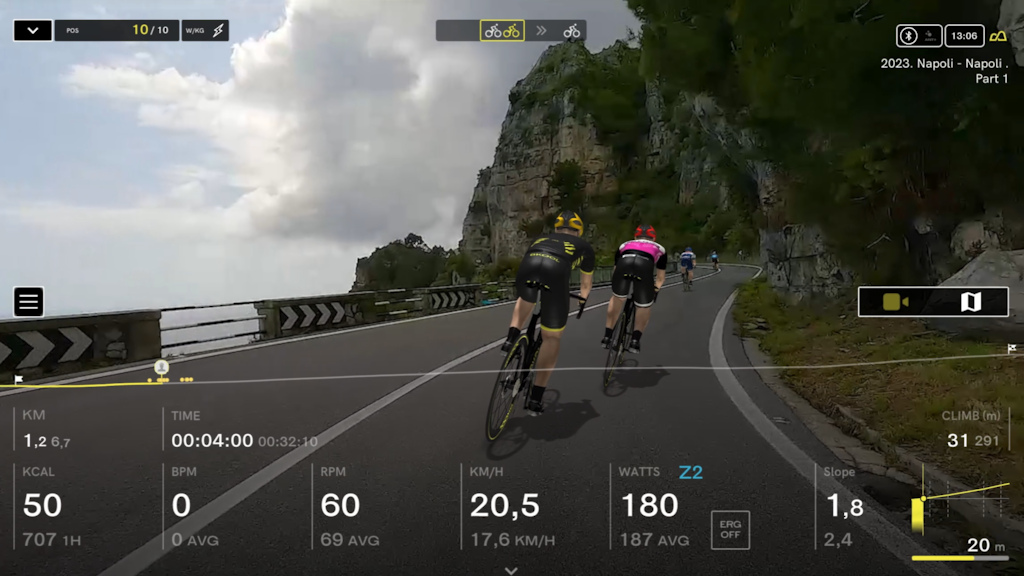This screenshot has height=576, width=1024.
Task: Click the yellow route icon top-right
Action: pyautogui.click(x=997, y=36)
